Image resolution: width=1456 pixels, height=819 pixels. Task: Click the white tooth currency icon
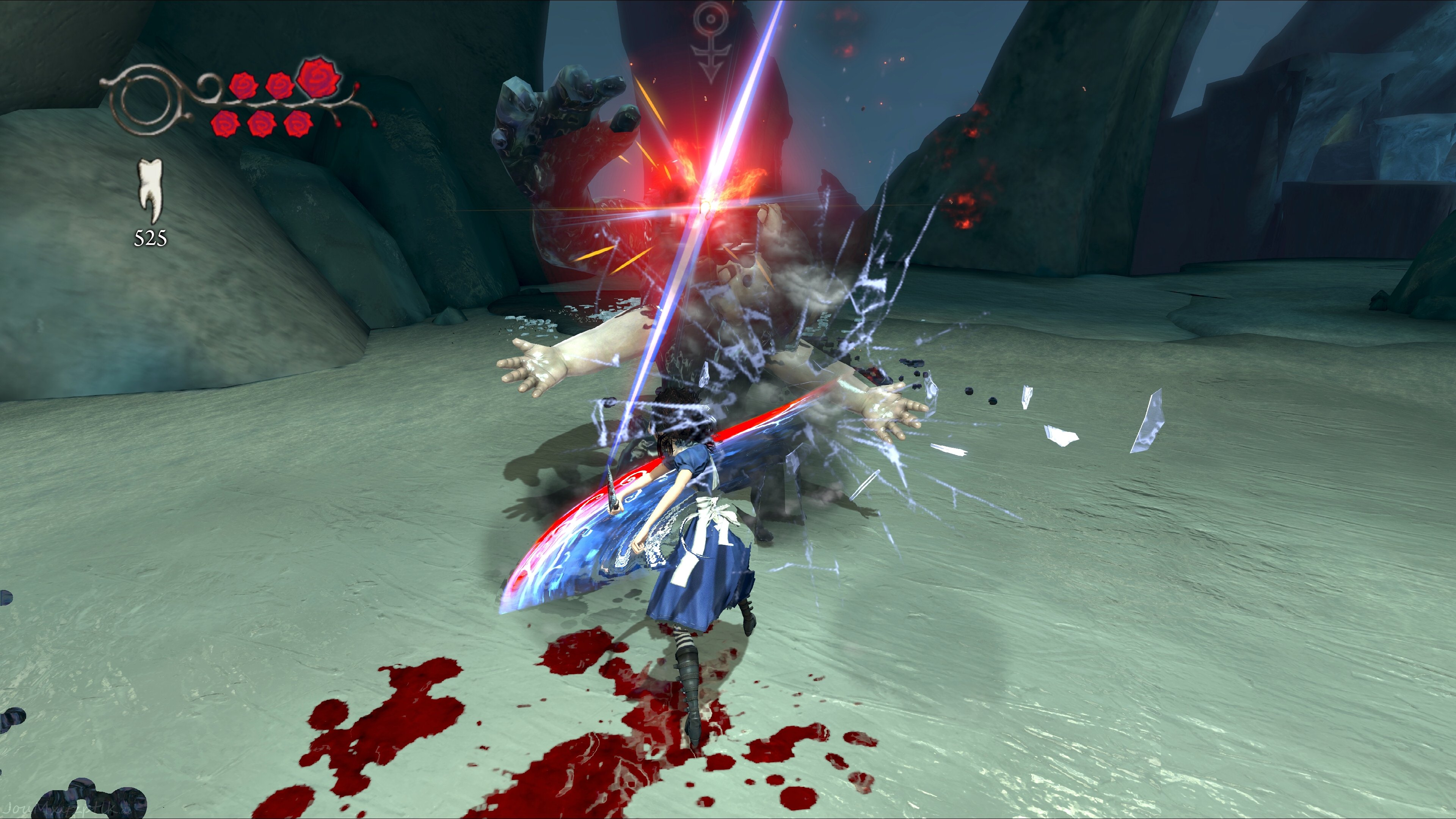point(151,190)
